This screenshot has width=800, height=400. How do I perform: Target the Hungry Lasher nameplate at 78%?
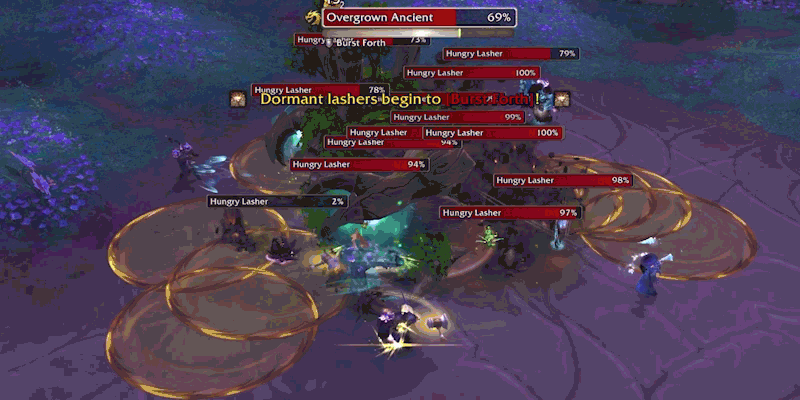click(x=320, y=90)
